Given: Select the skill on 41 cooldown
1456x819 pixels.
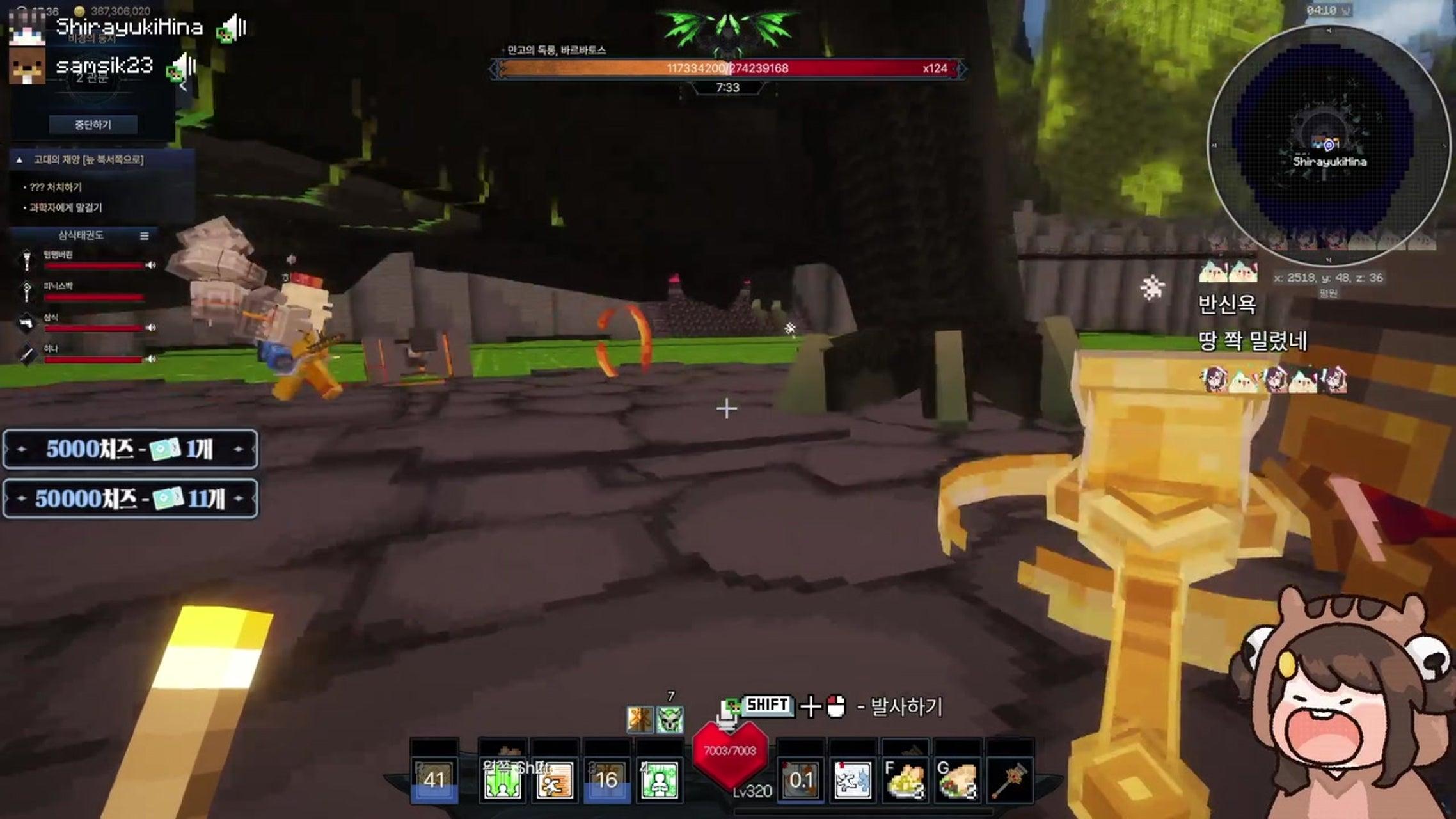Looking at the screenshot, I should (x=434, y=781).
